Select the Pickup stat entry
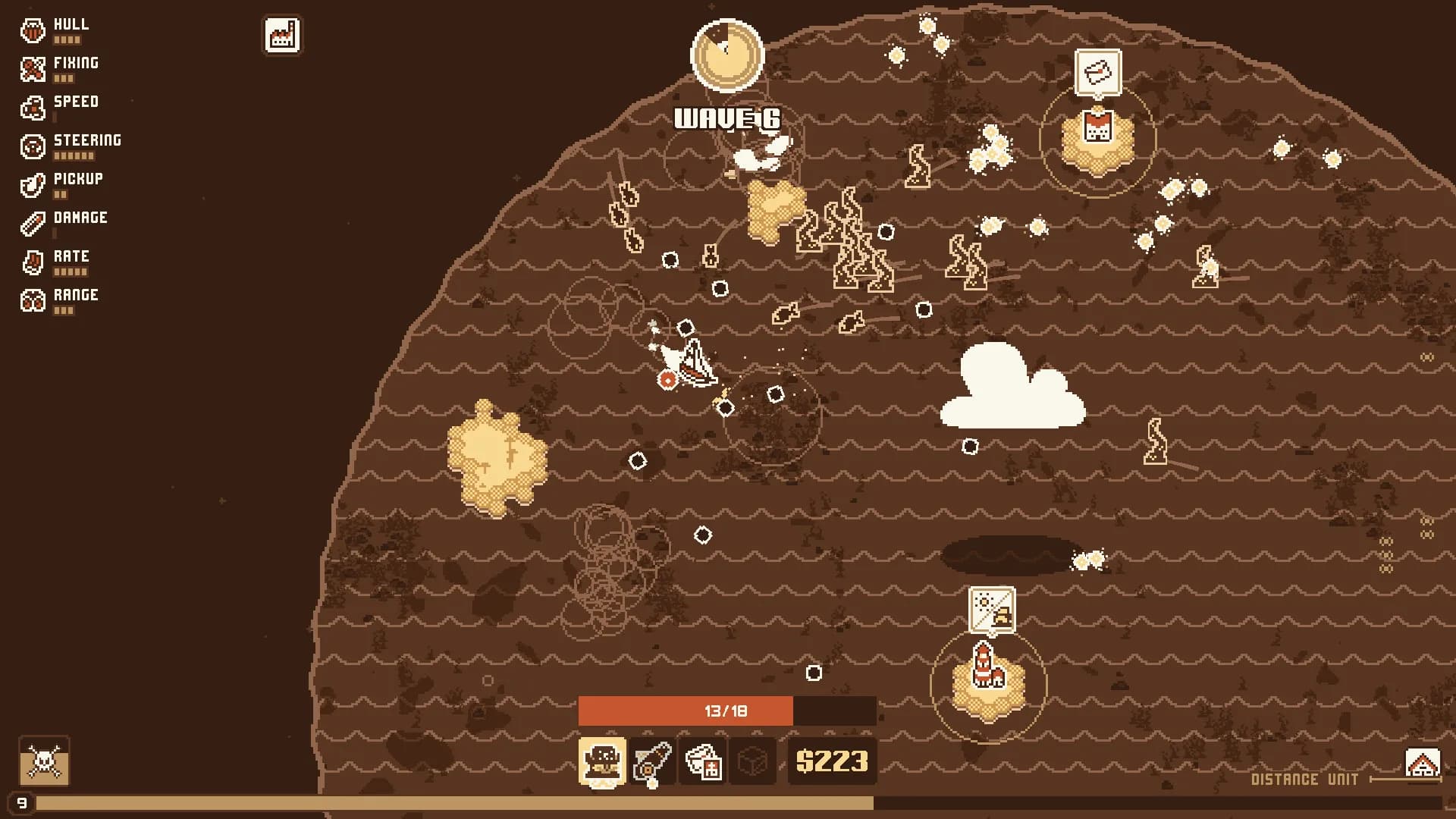Screen dimensions: 1456x819 32,184
